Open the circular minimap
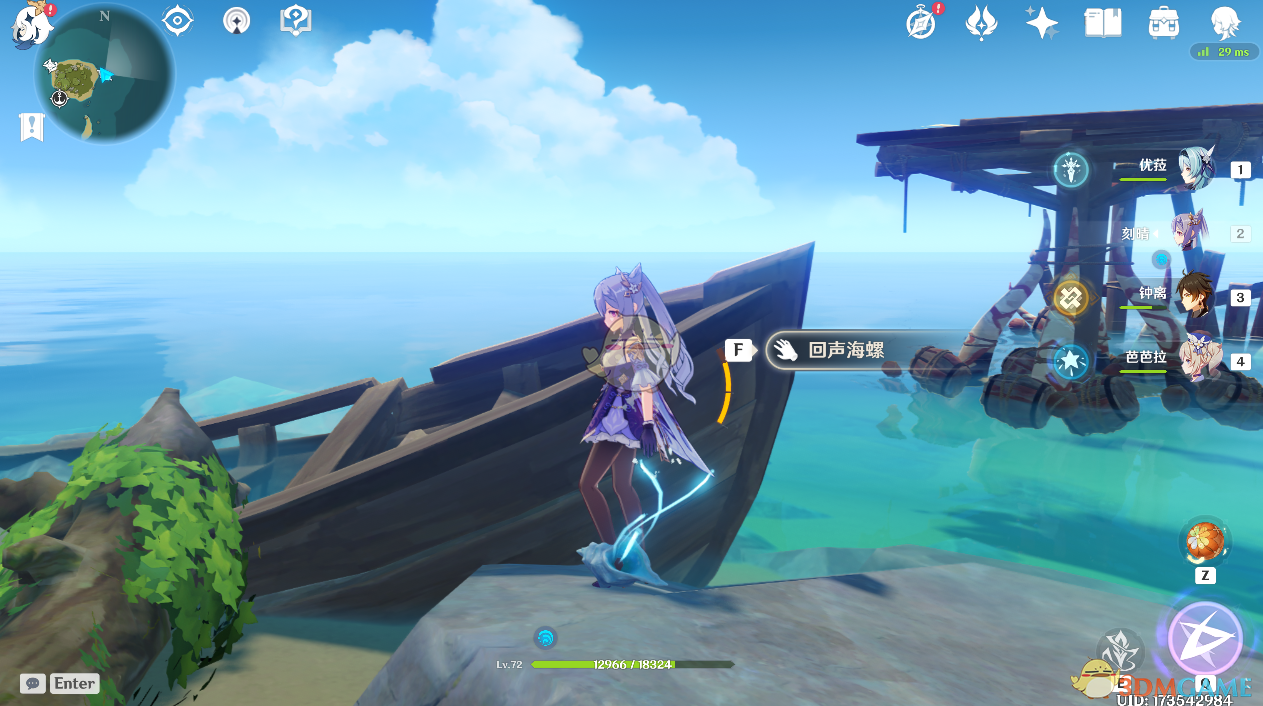 click(103, 73)
